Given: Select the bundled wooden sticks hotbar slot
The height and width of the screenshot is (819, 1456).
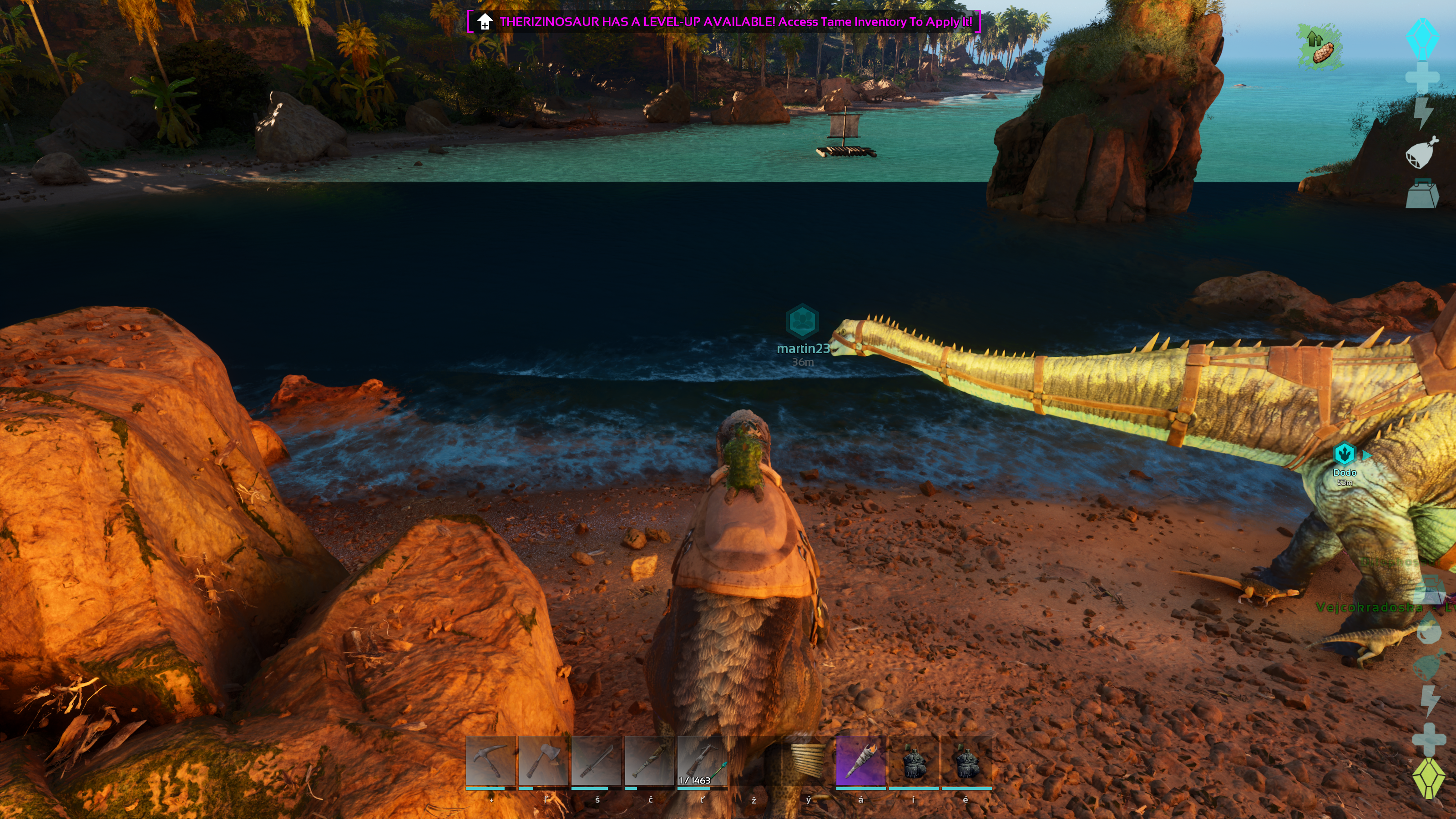Looking at the screenshot, I should pyautogui.click(x=808, y=761).
